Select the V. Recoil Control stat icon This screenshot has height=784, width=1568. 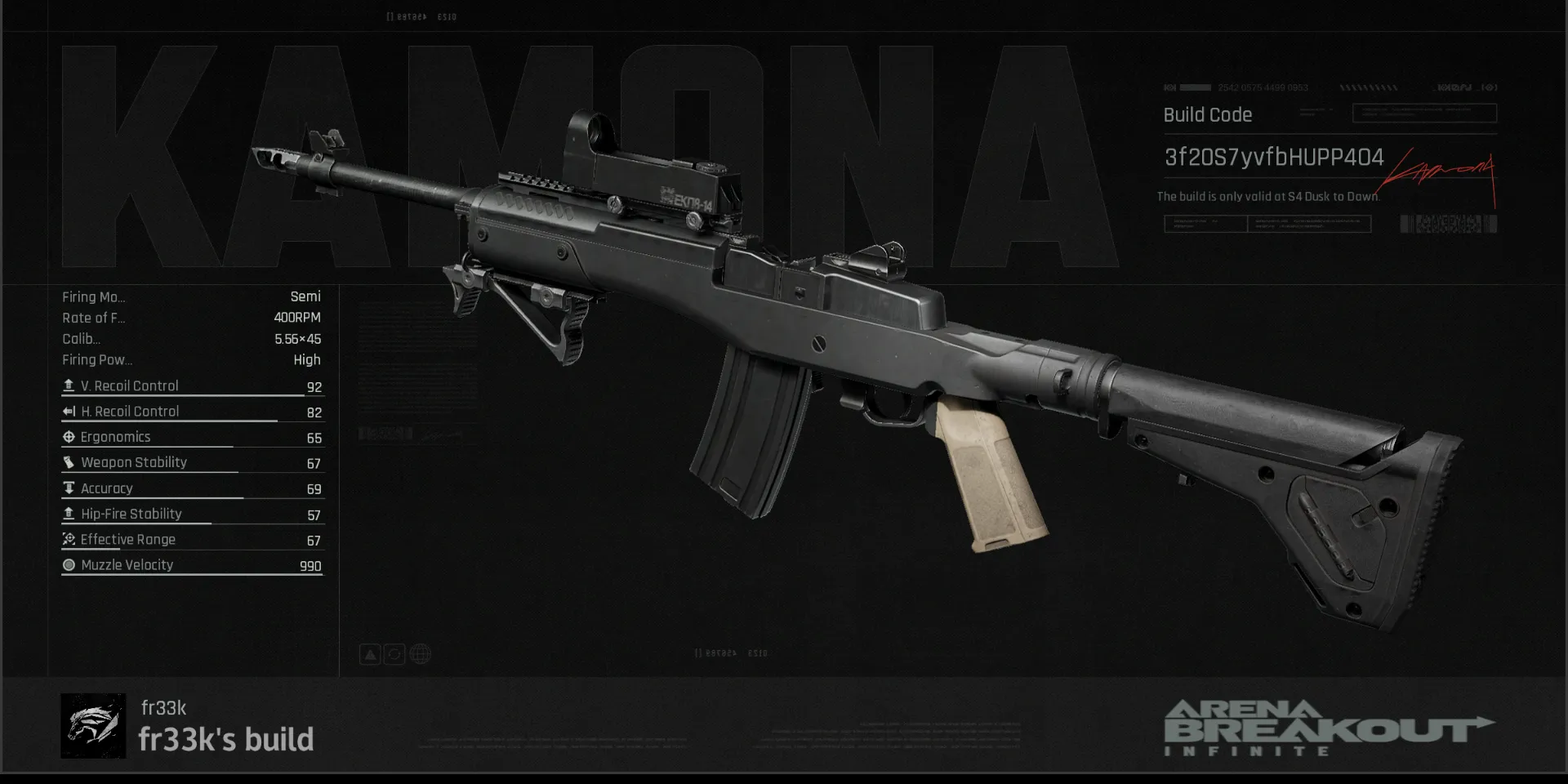(69, 385)
